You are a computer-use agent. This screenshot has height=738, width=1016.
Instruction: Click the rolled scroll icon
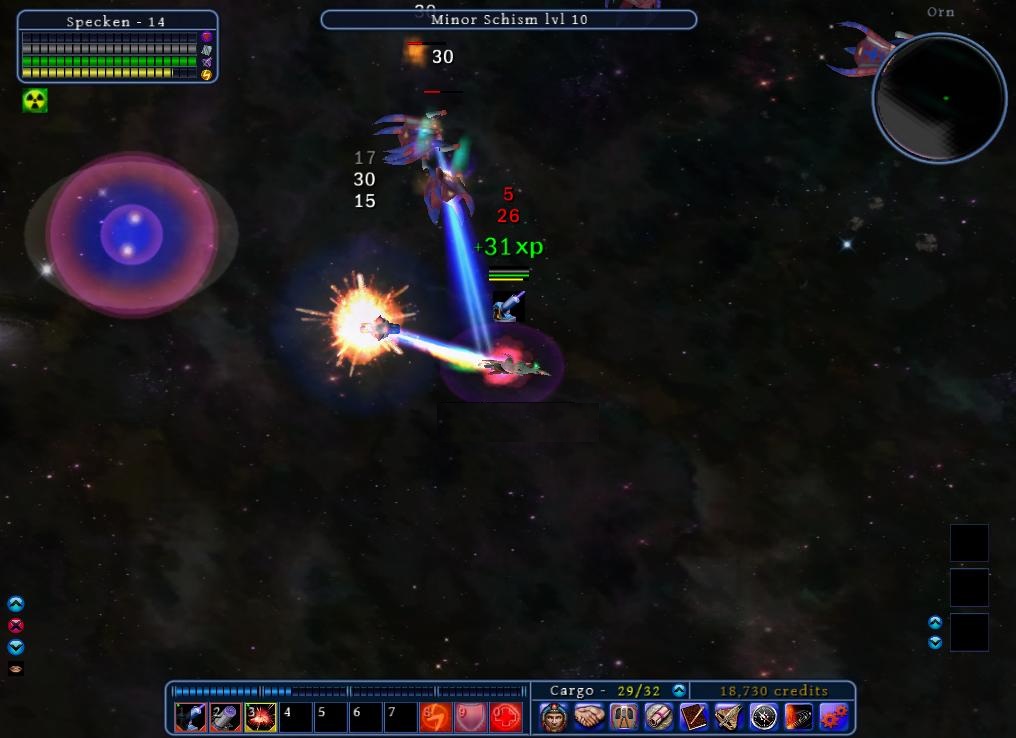click(x=659, y=717)
